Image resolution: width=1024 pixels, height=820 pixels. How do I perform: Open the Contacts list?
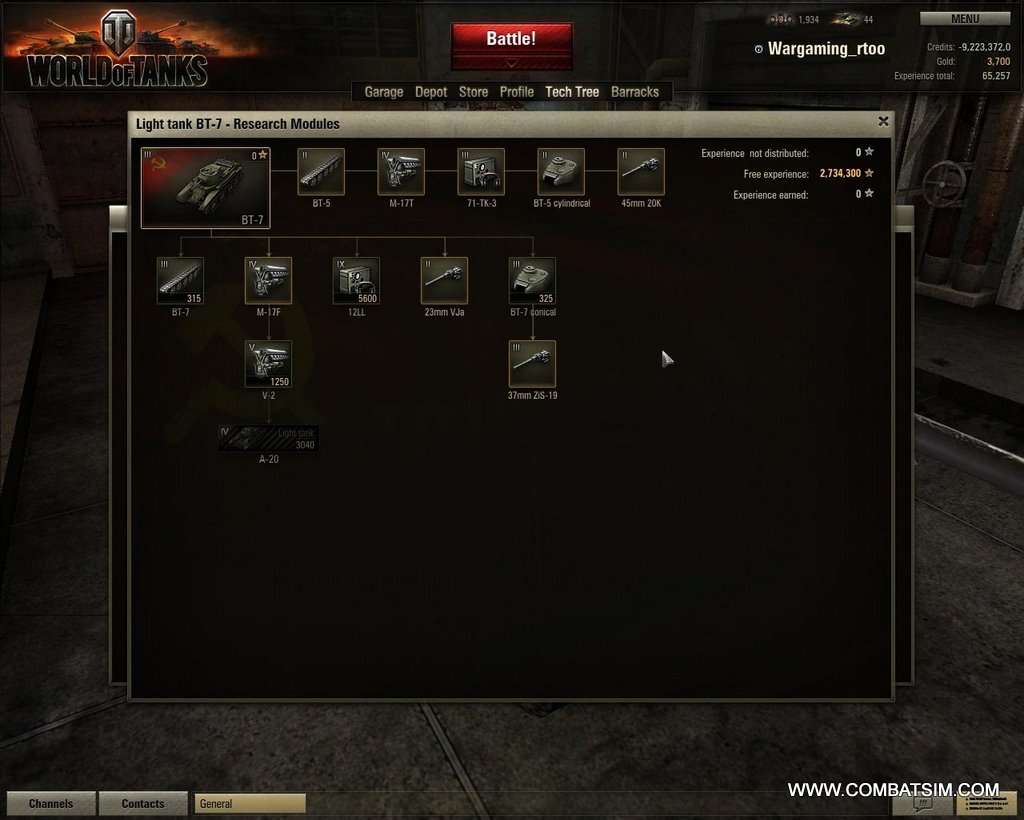tap(143, 804)
